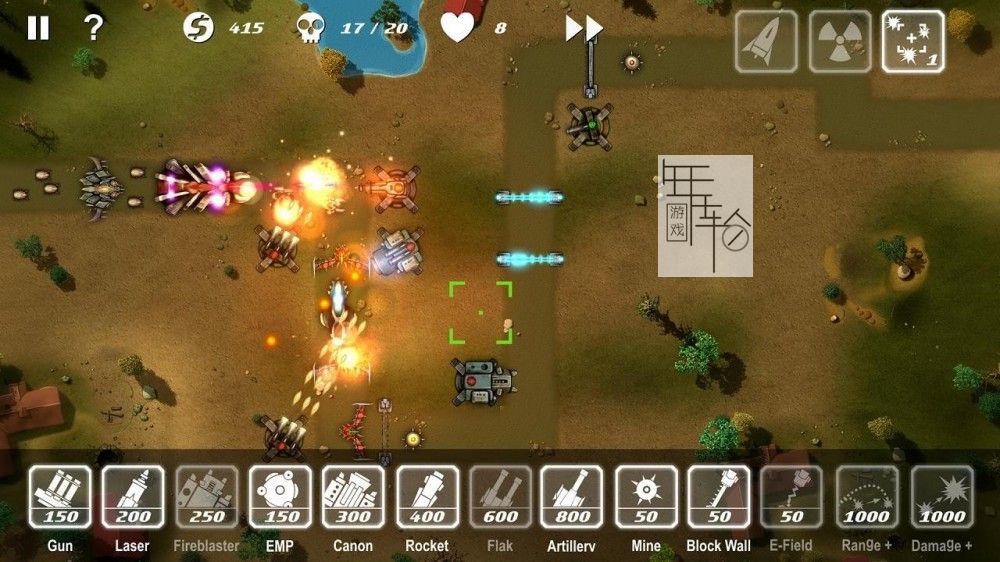Launch the rocket strike special
Image resolution: width=1000 pixels, height=562 pixels.
[x=766, y=42]
